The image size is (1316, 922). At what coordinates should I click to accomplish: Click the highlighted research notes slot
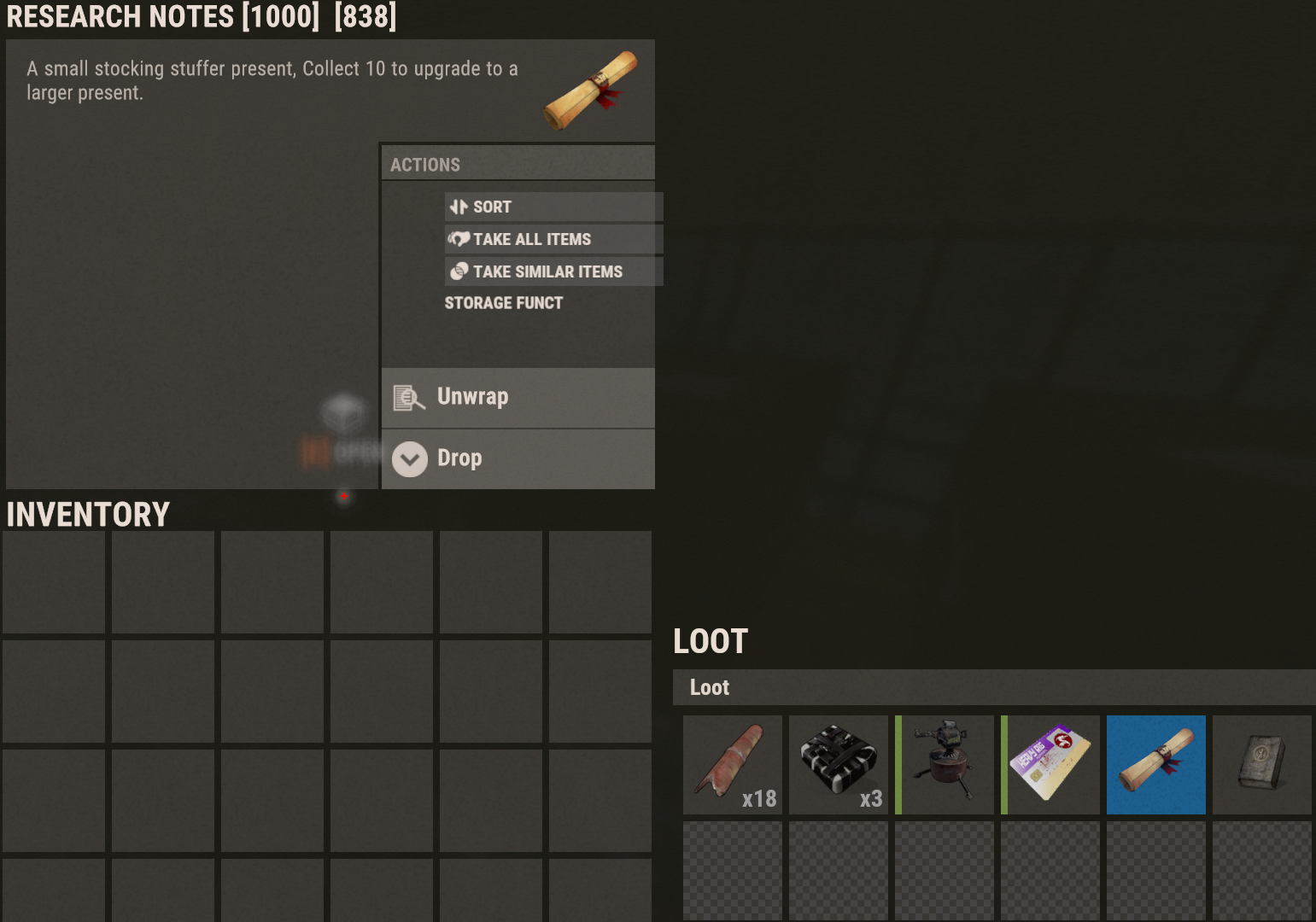[1156, 765]
